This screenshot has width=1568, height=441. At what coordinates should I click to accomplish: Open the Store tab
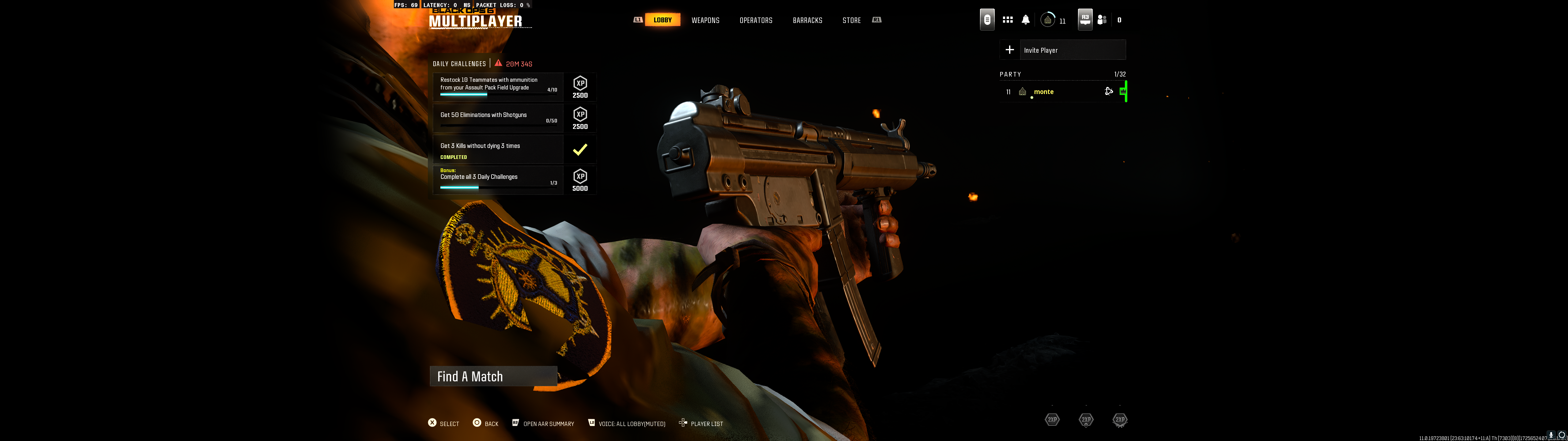click(851, 20)
